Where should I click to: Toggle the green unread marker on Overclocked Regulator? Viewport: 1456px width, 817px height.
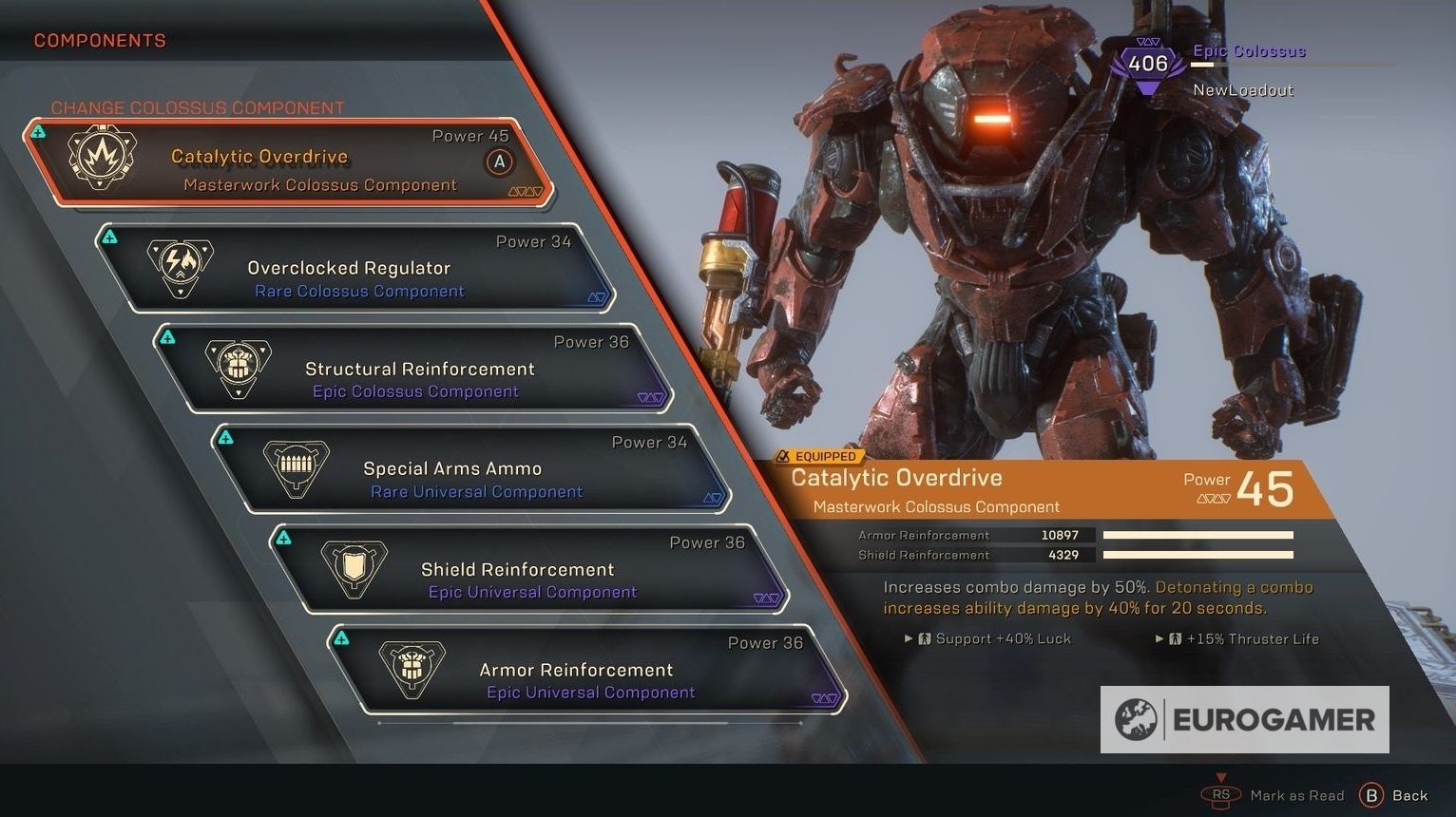(x=107, y=234)
